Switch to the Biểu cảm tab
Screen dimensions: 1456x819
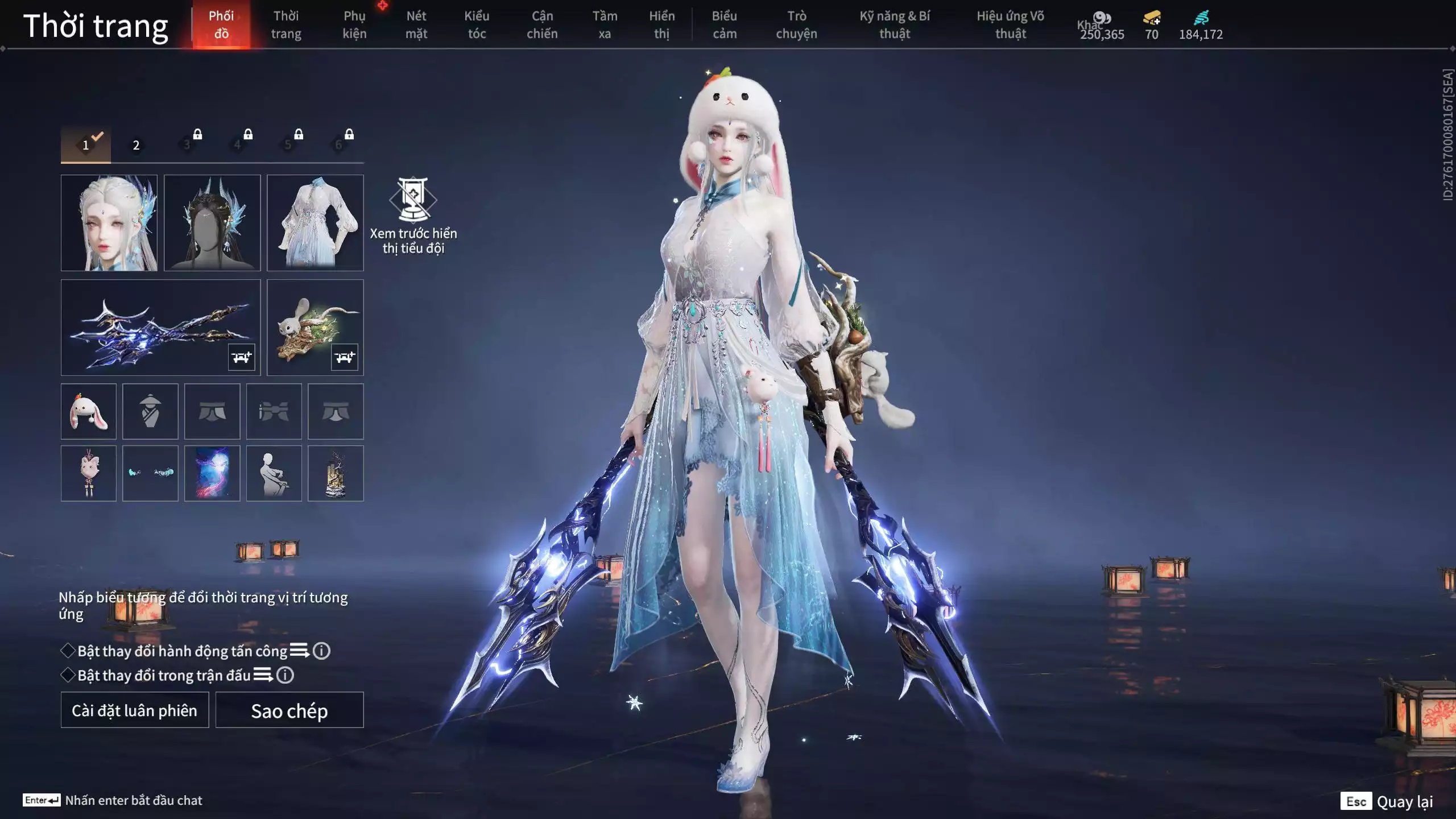click(725, 25)
